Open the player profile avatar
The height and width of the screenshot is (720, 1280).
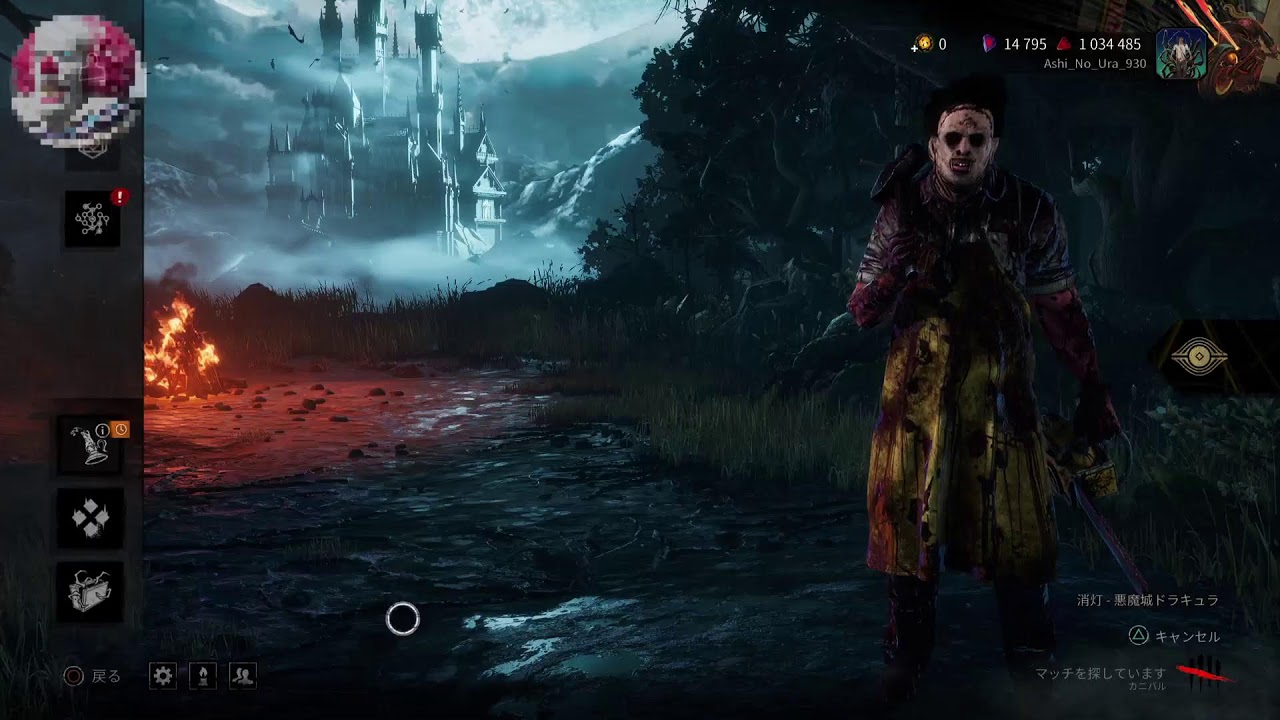tap(1181, 52)
